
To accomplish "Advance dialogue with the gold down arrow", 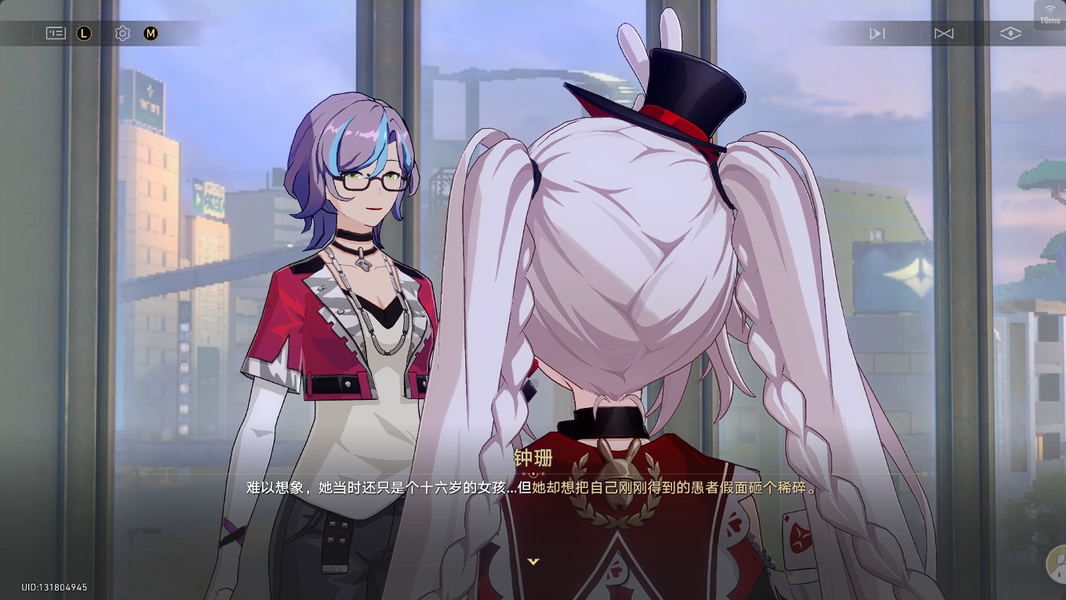I will 533,562.
